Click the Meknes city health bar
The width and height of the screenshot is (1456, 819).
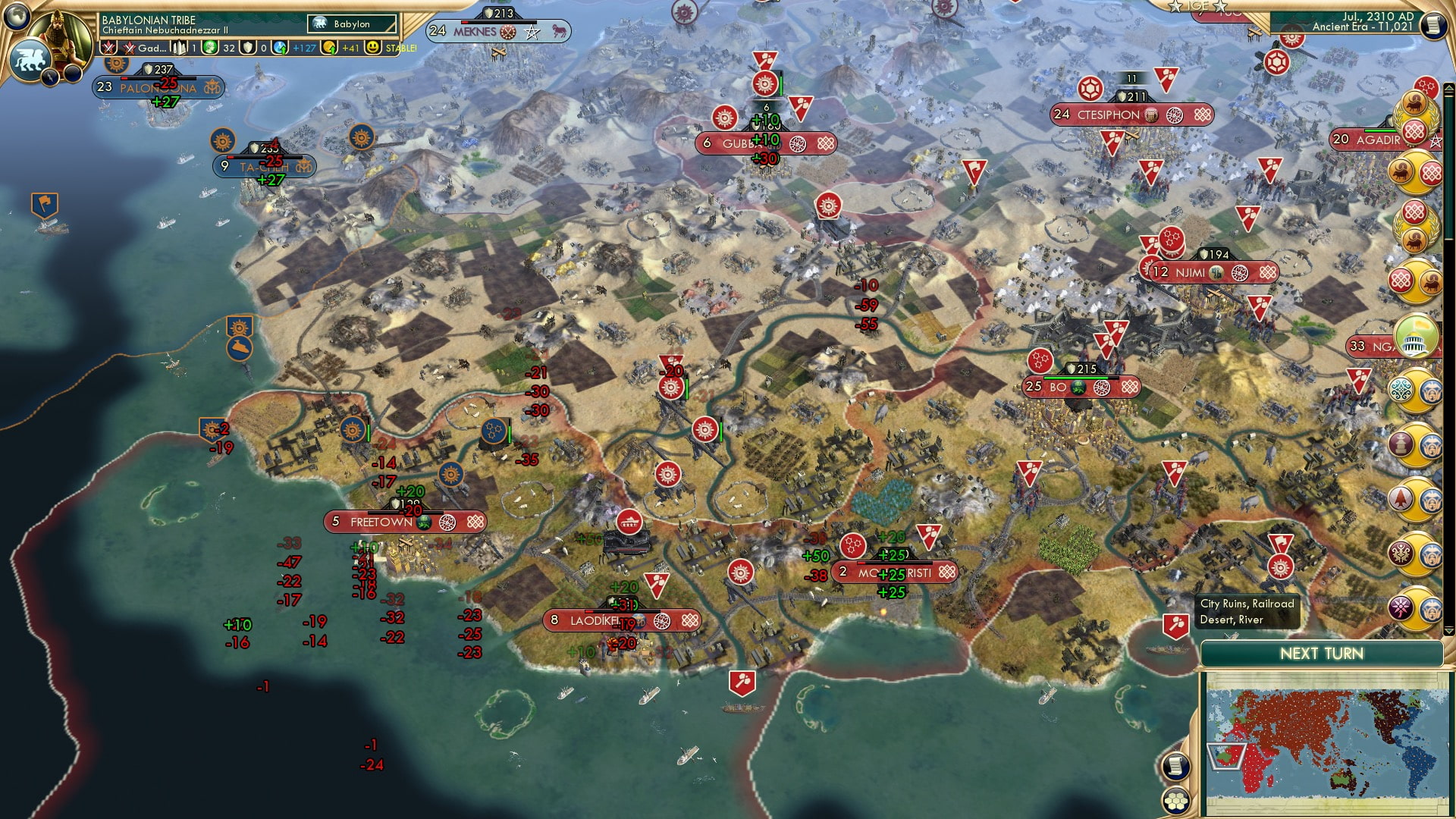pos(499,22)
